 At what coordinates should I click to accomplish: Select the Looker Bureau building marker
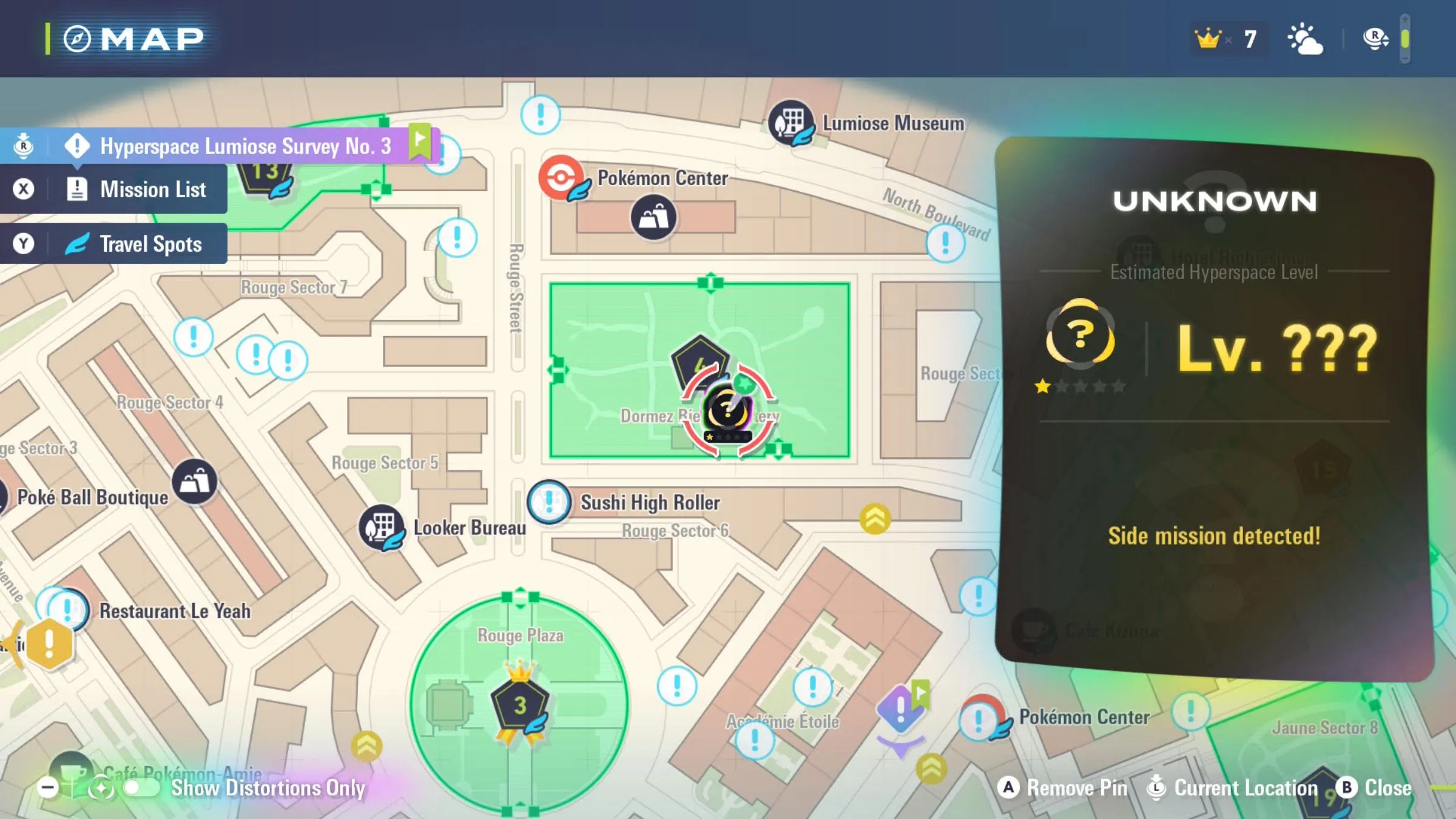point(381,527)
